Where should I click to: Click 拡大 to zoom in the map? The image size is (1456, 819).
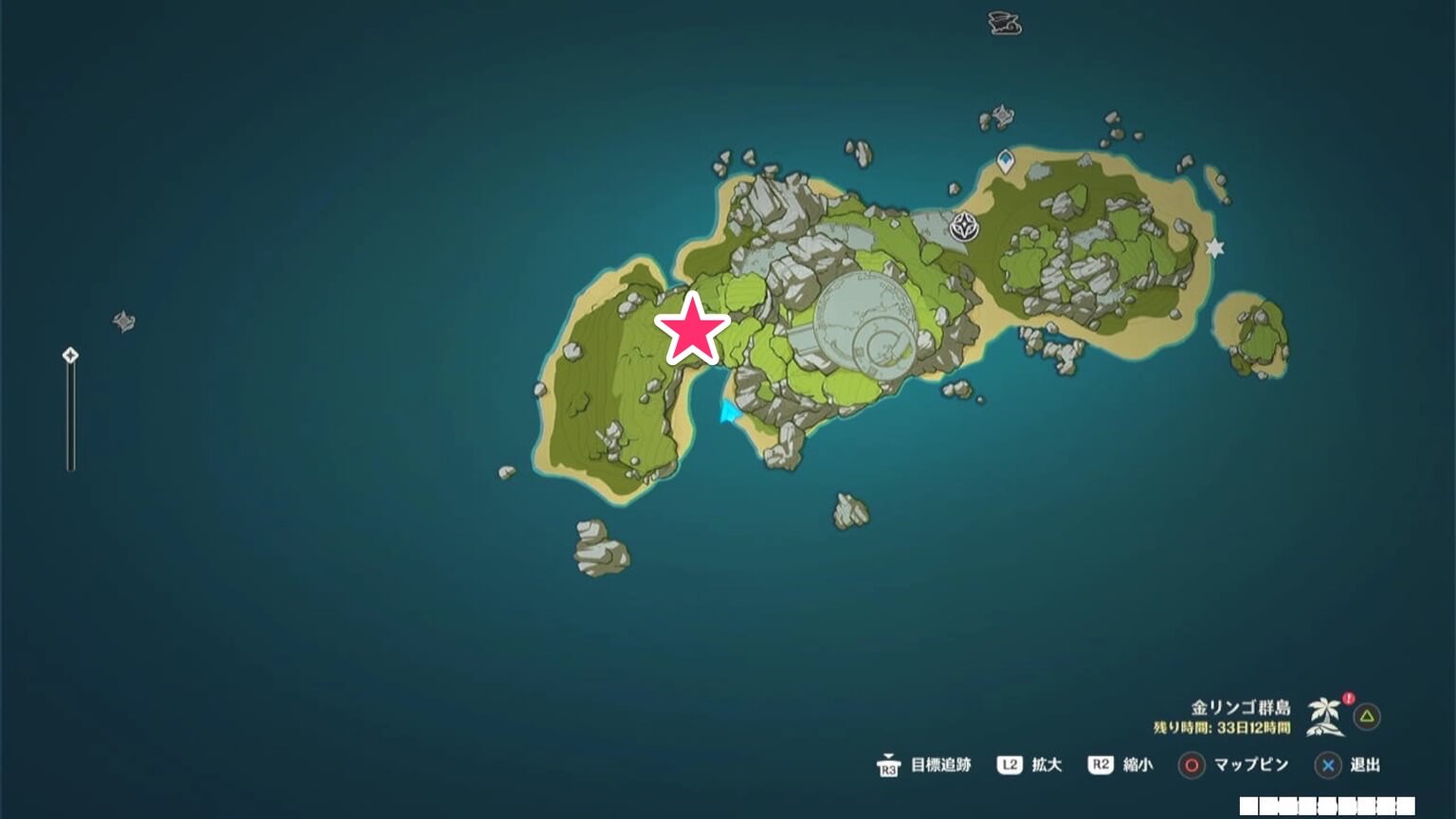[1046, 765]
